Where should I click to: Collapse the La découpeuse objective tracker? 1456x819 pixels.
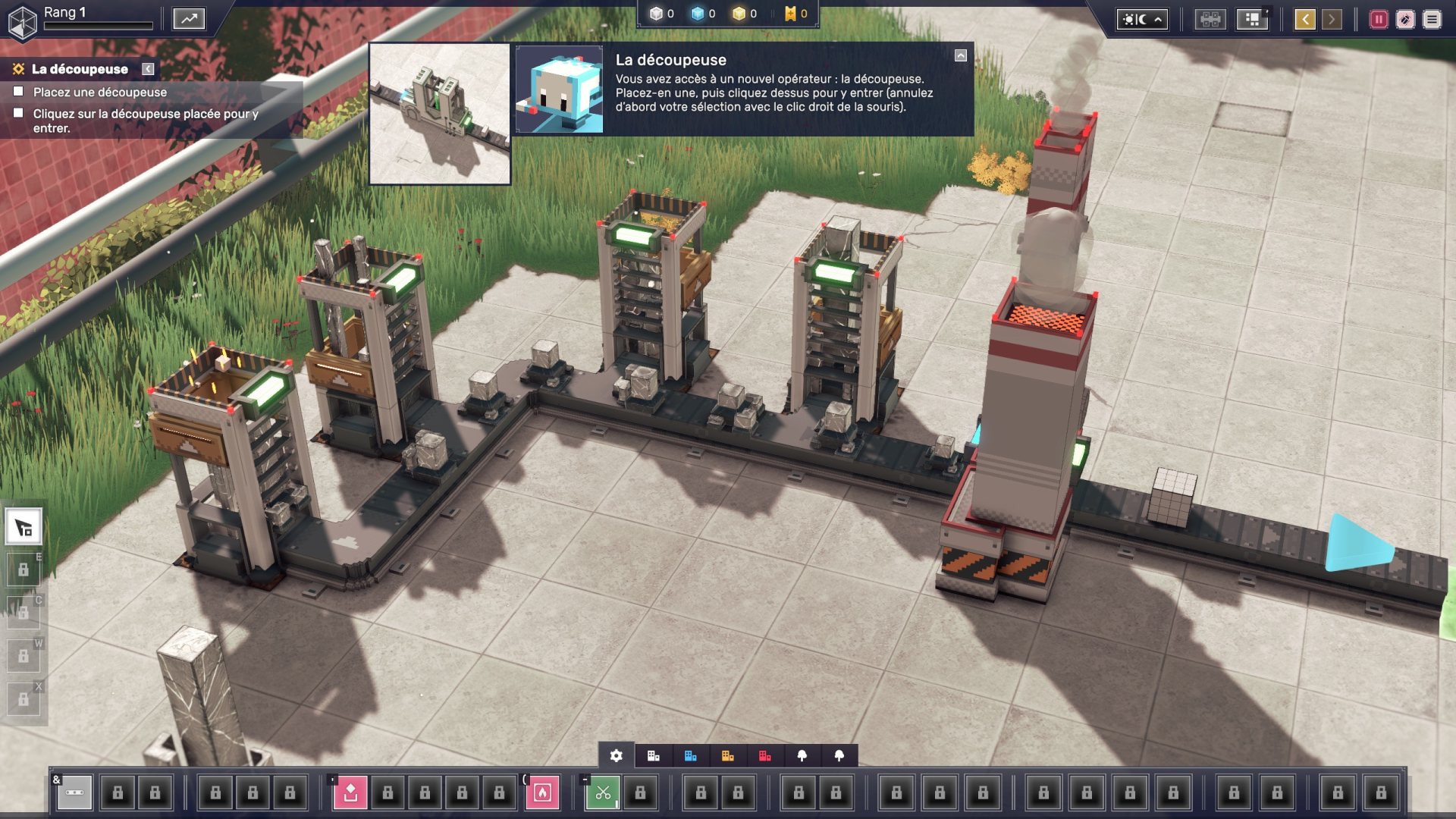[x=149, y=69]
